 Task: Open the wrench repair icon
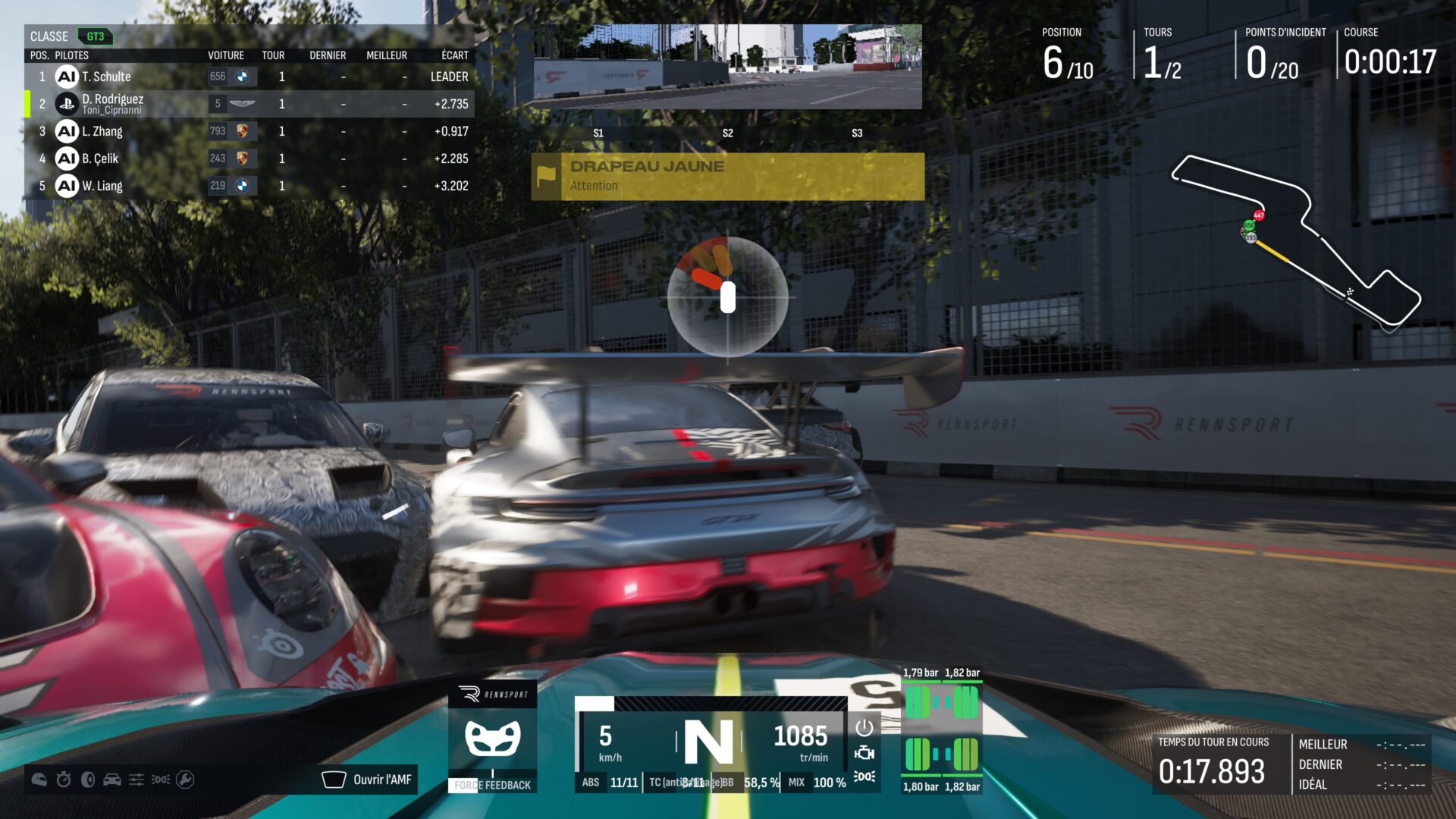pos(185,780)
